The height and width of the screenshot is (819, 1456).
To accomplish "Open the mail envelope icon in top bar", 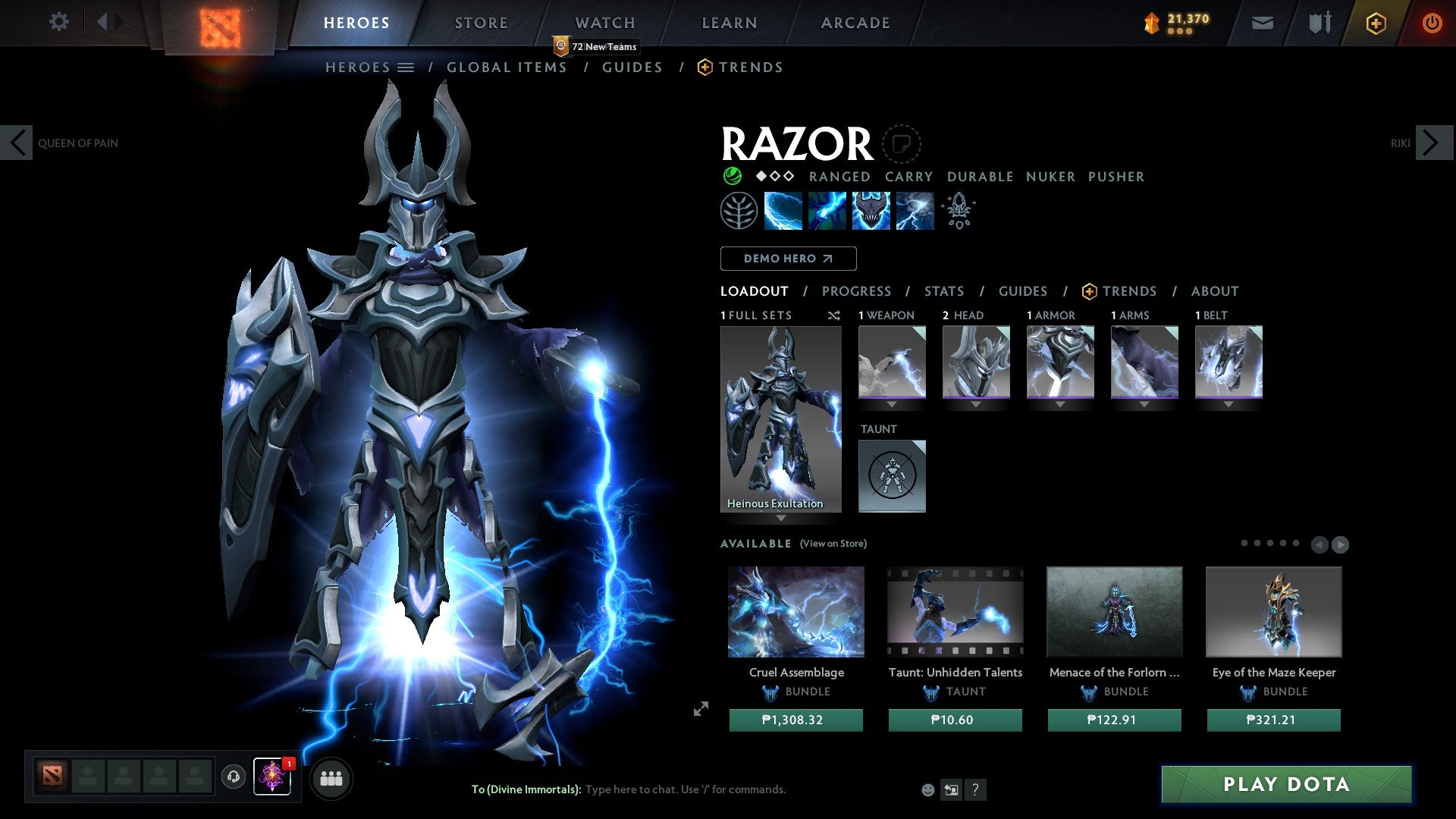I will click(x=1262, y=22).
